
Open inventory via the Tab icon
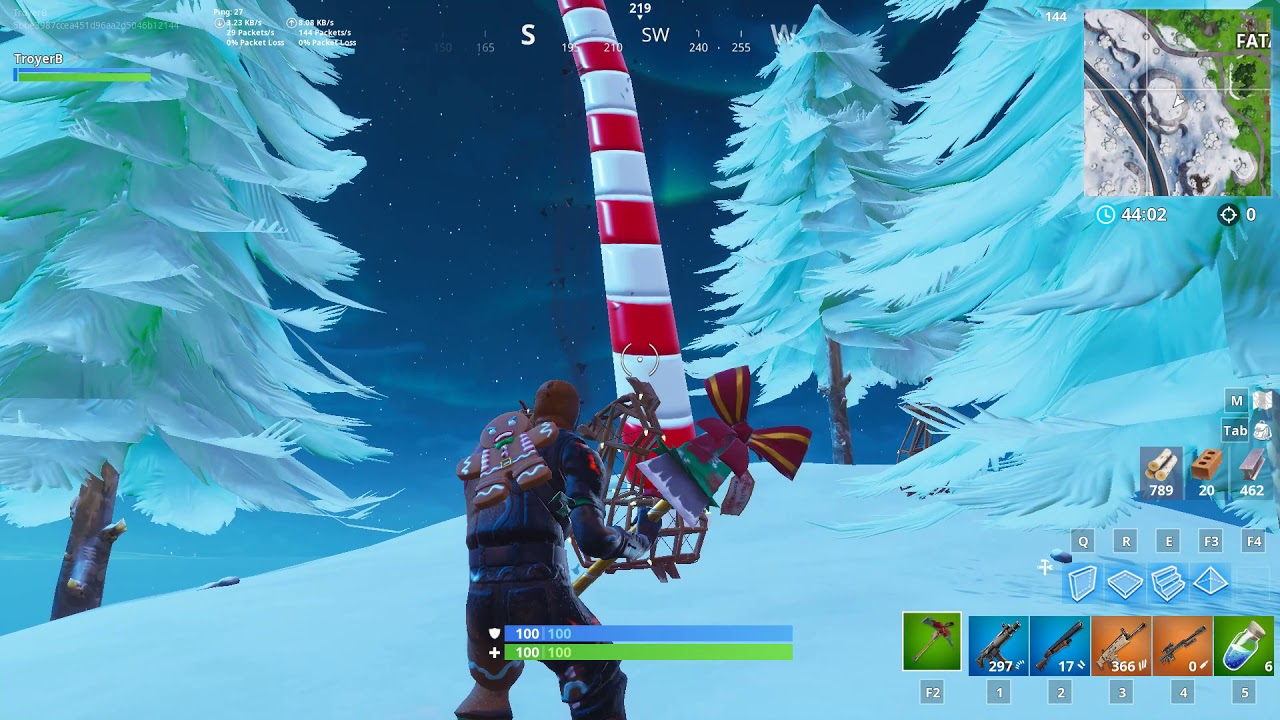(1236, 430)
